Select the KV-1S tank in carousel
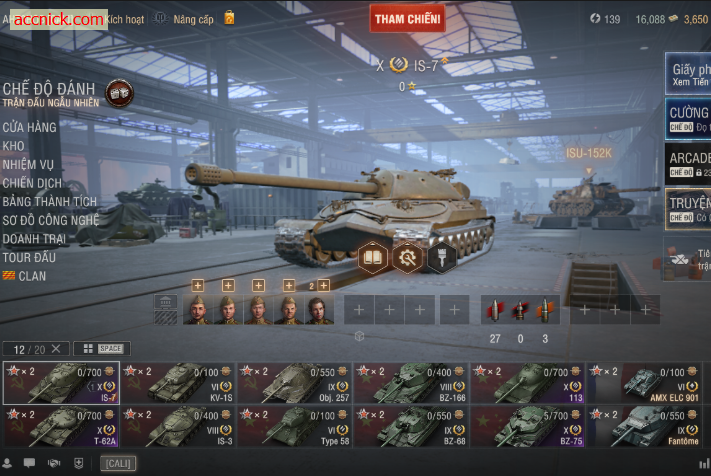Screen dimensions: 711x476 (x=178, y=383)
